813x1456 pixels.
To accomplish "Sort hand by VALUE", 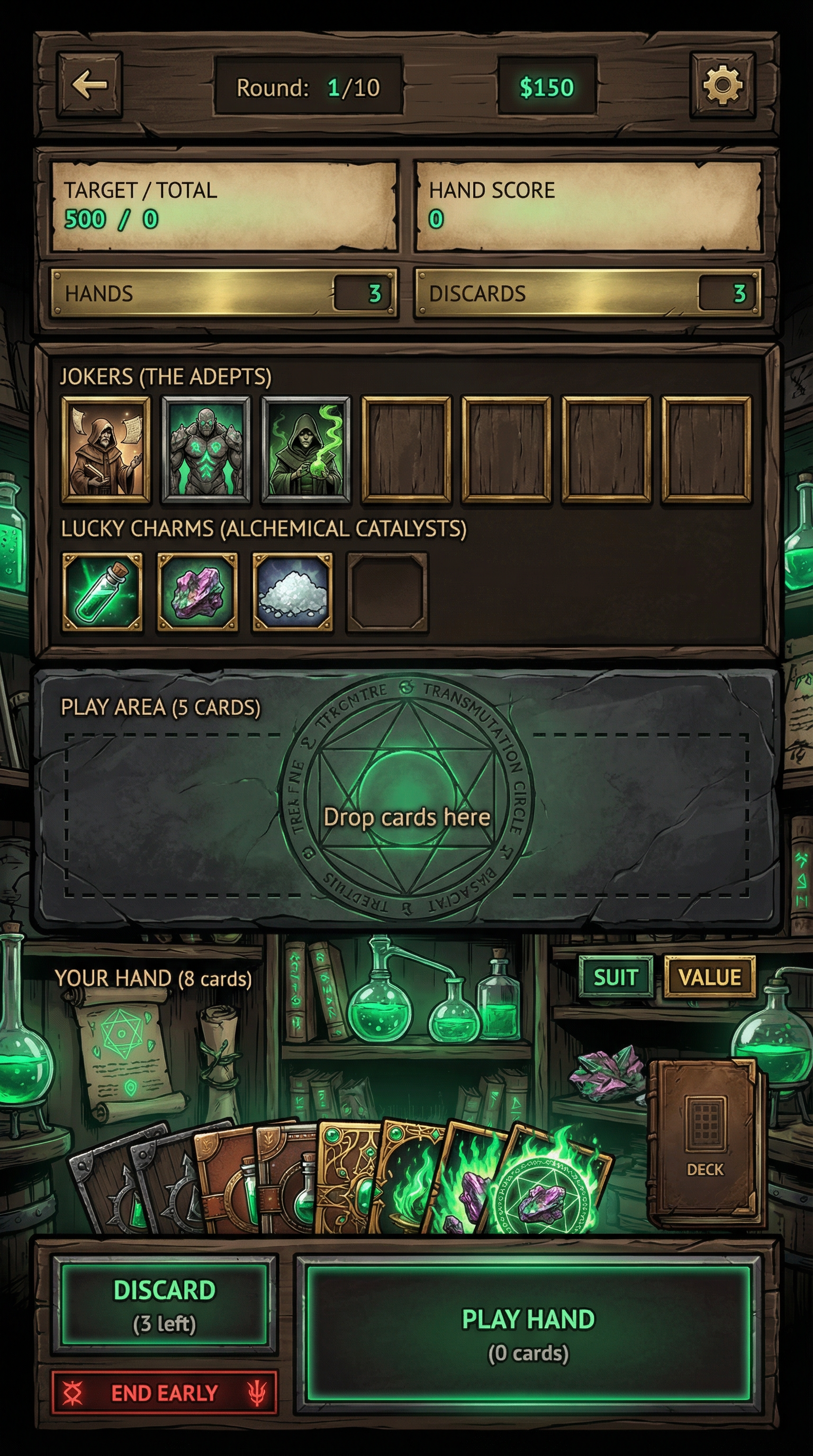I will (x=710, y=977).
